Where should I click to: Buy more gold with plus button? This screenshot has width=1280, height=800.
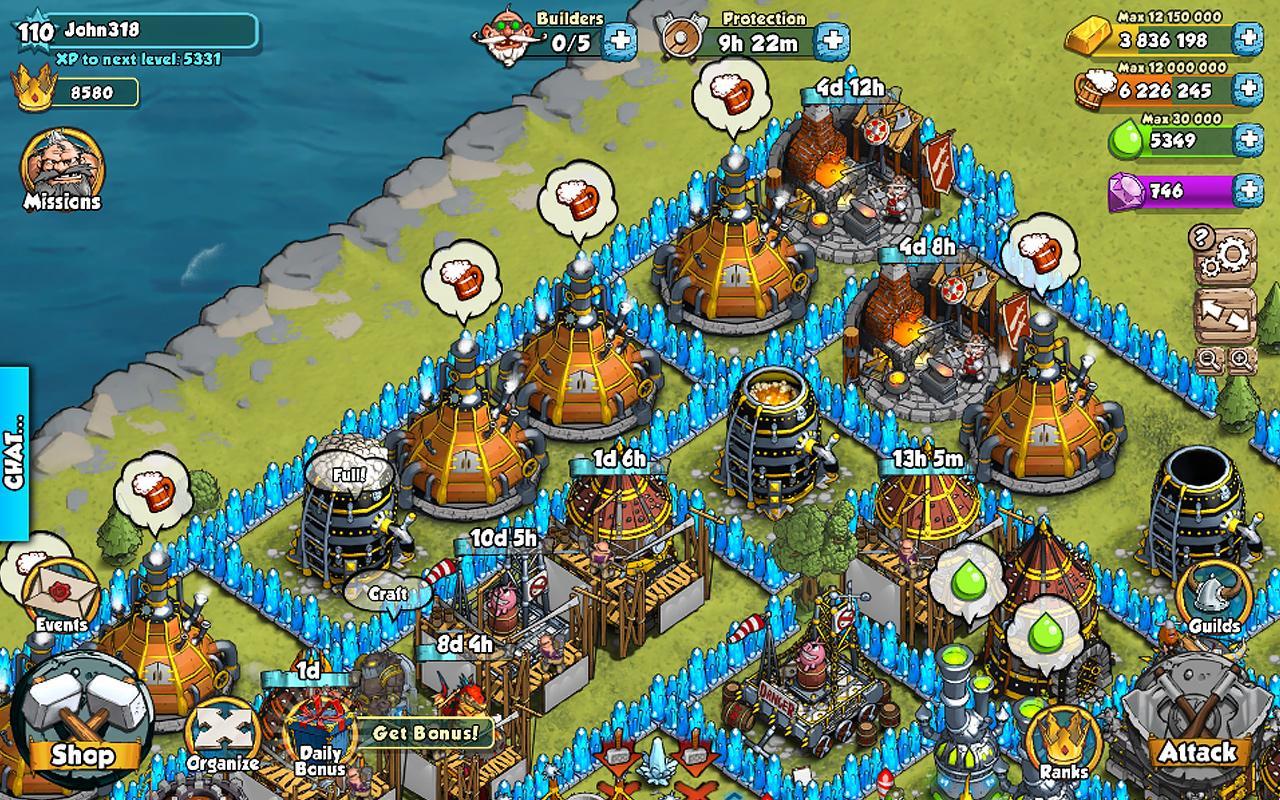point(1247,39)
